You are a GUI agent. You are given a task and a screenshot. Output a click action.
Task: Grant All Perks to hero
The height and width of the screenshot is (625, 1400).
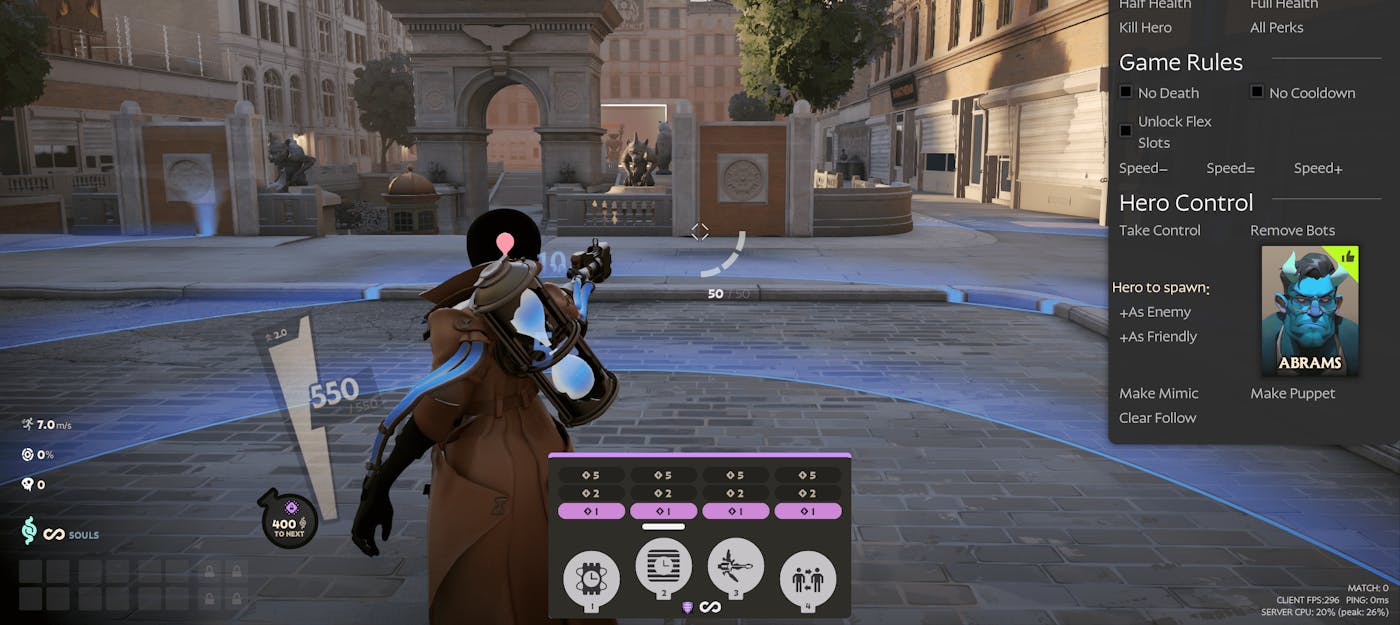tap(1276, 28)
